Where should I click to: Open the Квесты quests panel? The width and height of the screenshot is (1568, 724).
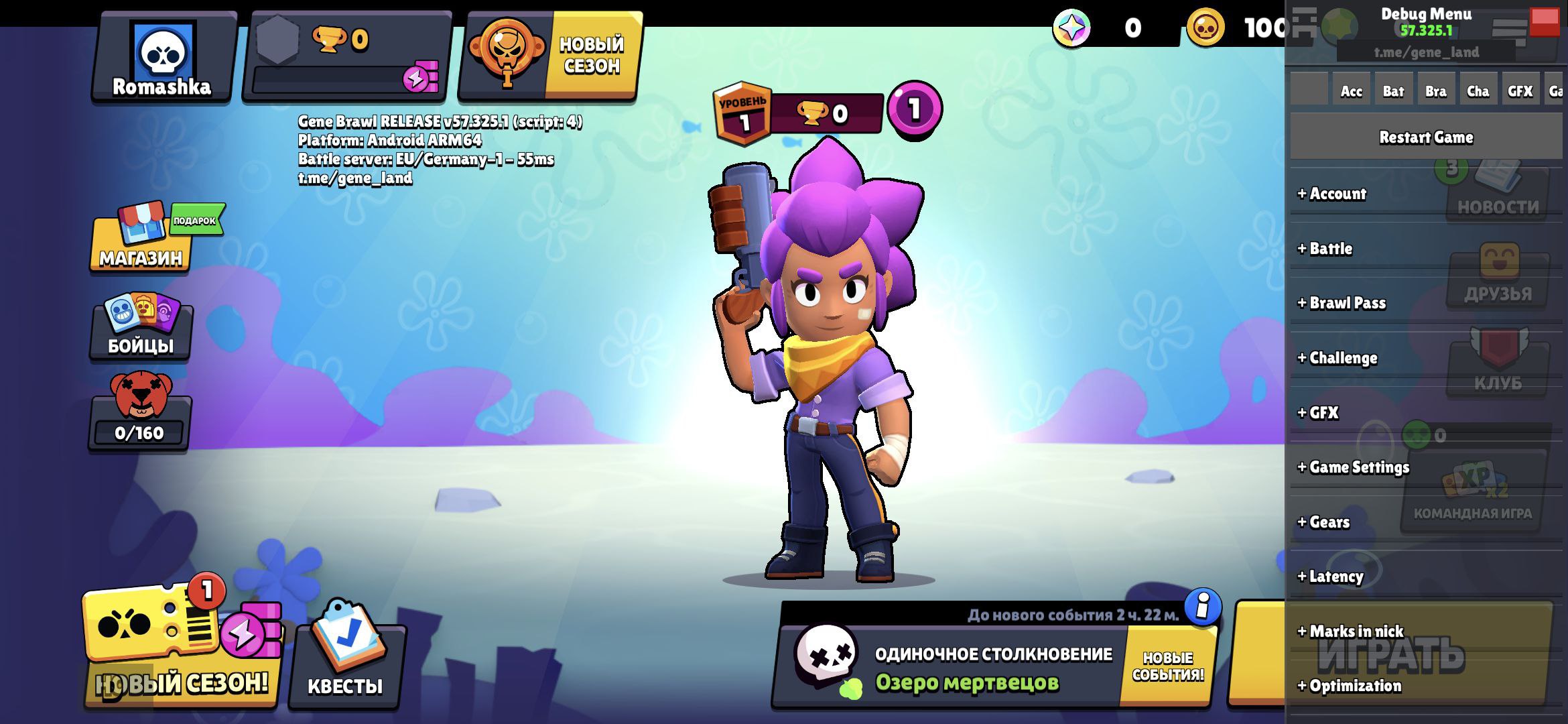tap(346, 662)
